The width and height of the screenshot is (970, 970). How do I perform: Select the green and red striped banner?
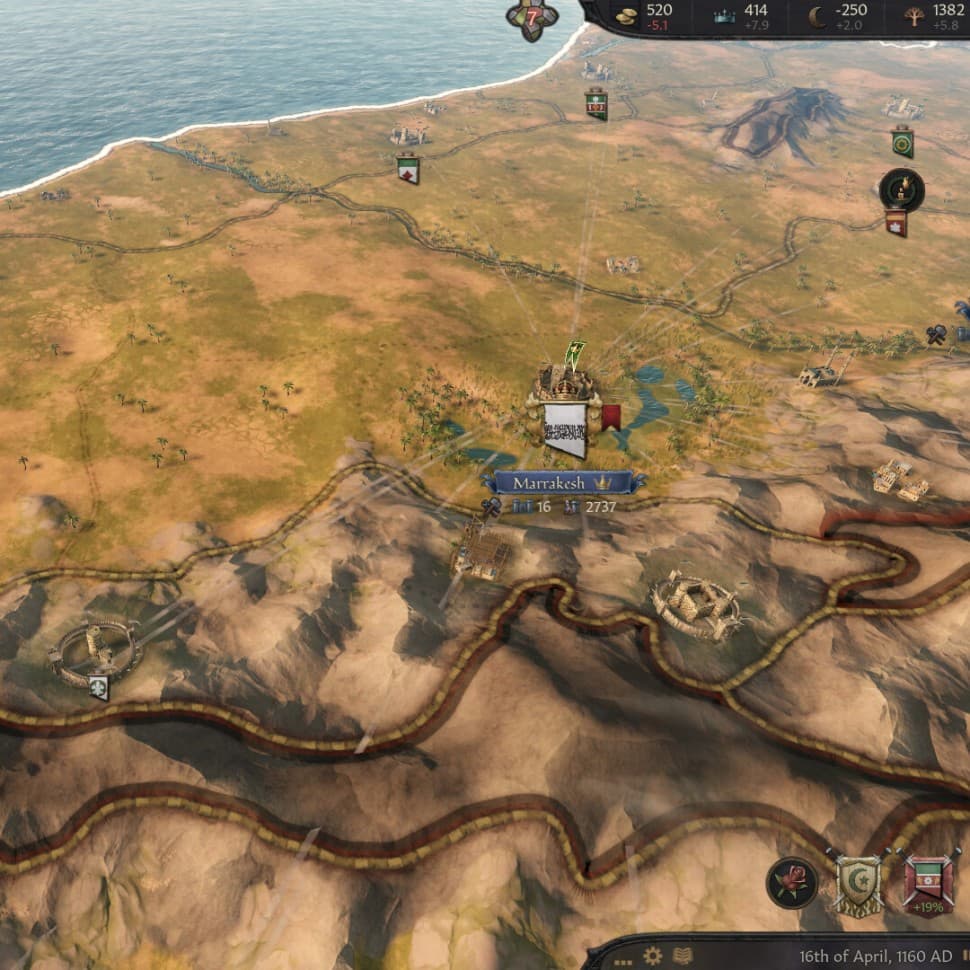(596, 104)
